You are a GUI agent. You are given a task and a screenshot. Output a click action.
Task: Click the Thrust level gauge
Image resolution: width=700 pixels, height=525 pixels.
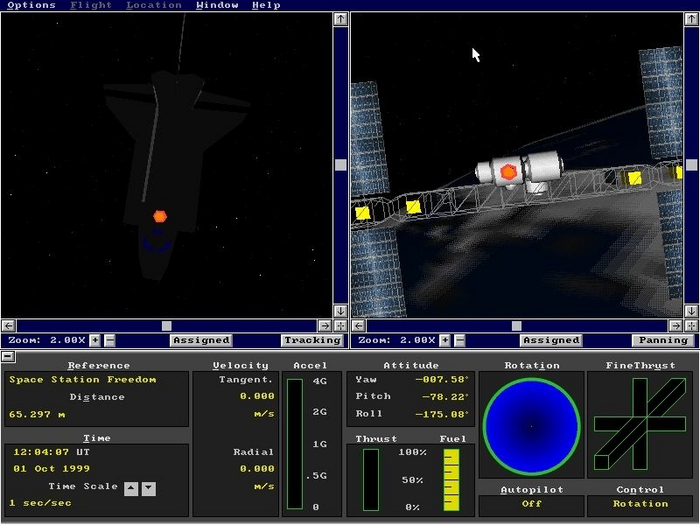pos(371,478)
